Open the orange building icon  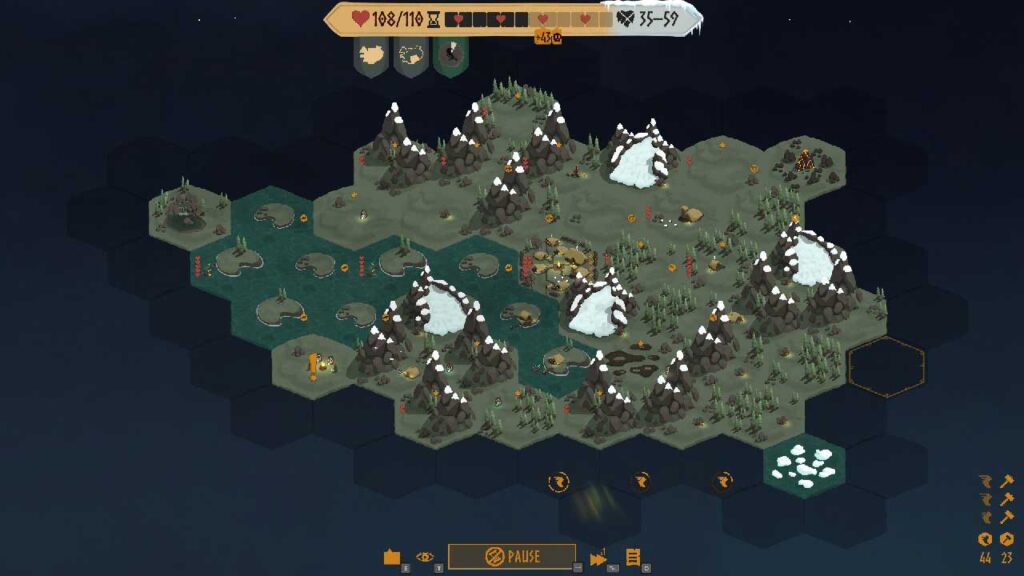pos(392,557)
